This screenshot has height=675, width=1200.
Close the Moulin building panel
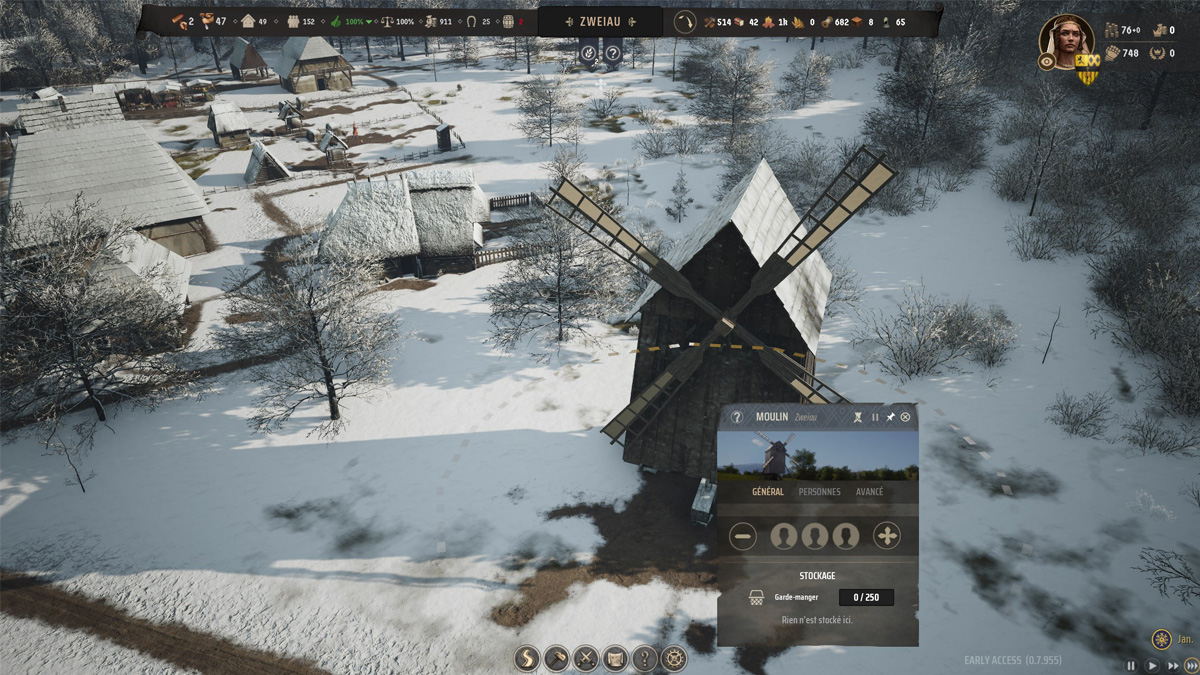(x=906, y=417)
